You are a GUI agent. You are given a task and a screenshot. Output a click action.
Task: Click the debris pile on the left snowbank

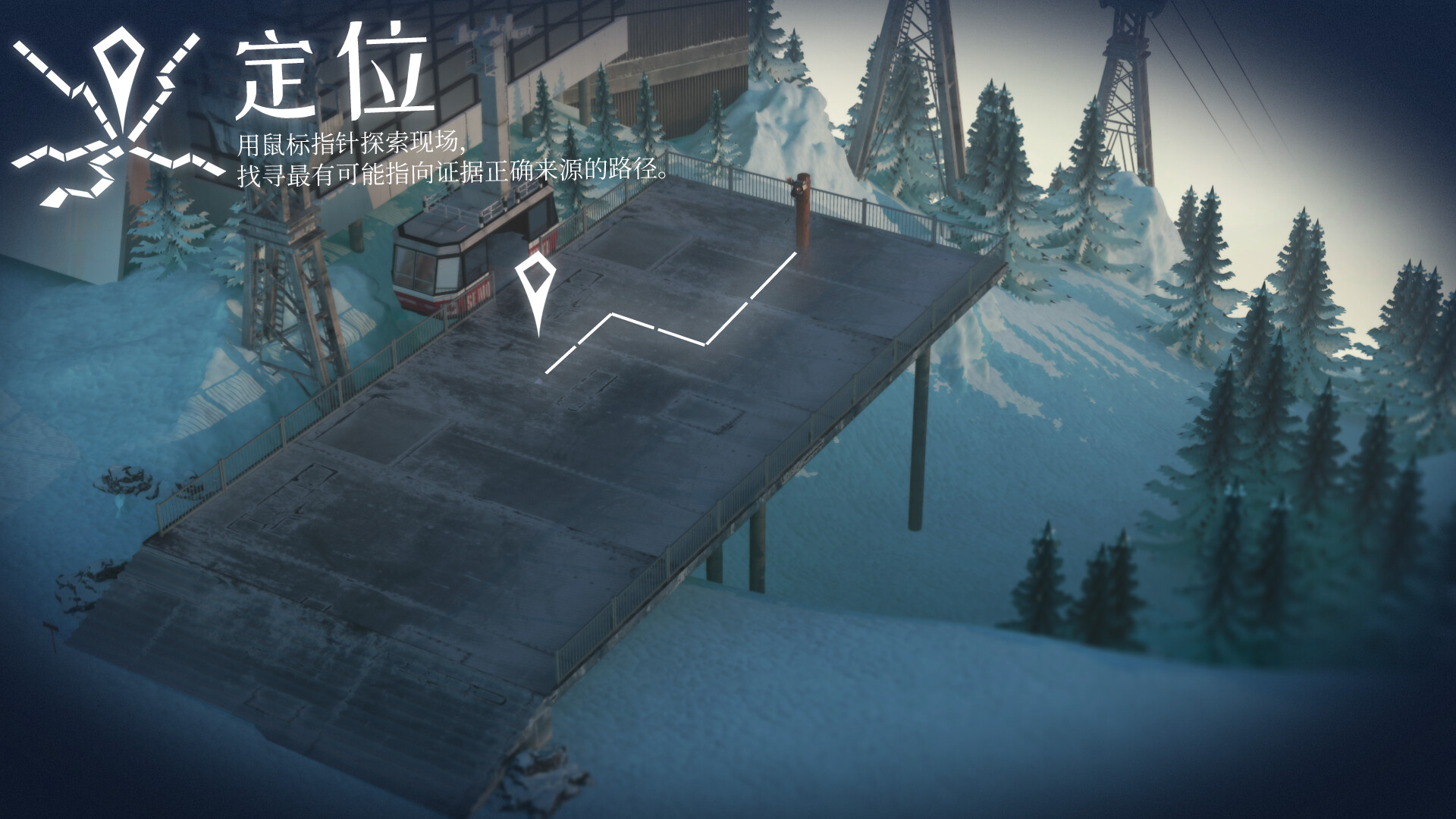click(121, 478)
